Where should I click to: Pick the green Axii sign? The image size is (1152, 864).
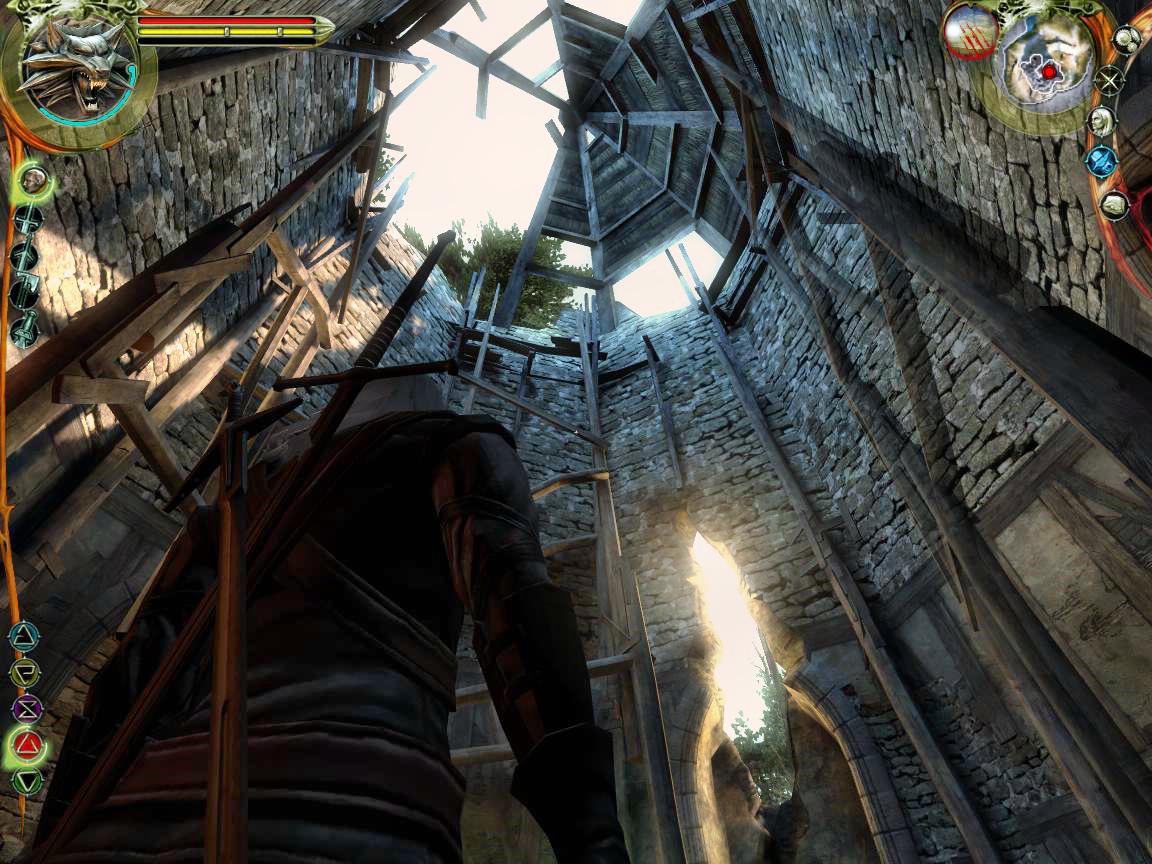pos(28,781)
